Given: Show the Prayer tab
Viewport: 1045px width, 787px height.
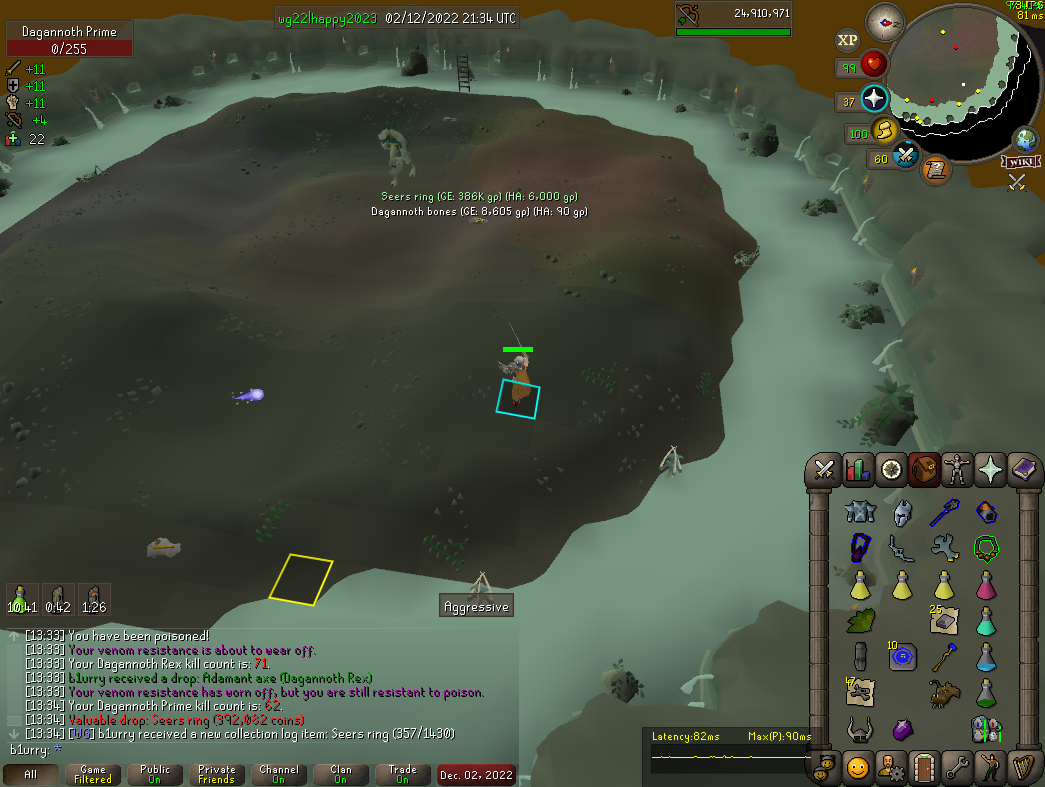Looking at the screenshot, I should click(x=990, y=469).
